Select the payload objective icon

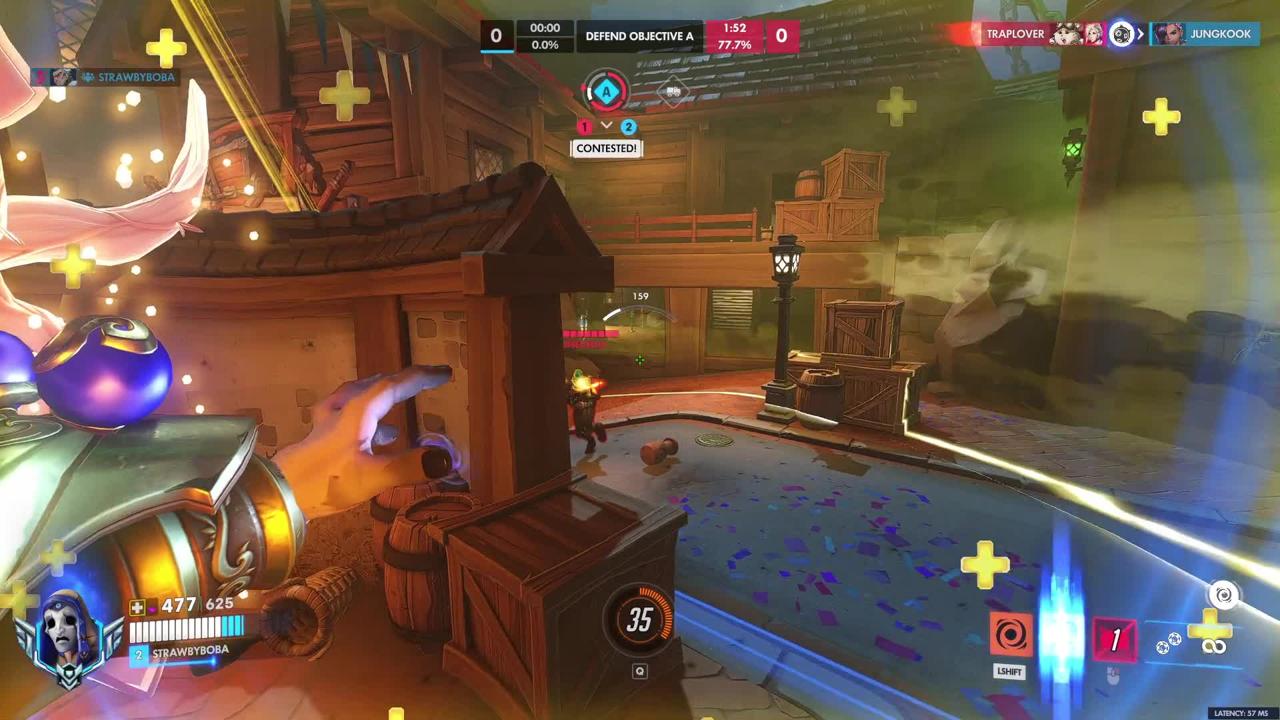[674, 92]
